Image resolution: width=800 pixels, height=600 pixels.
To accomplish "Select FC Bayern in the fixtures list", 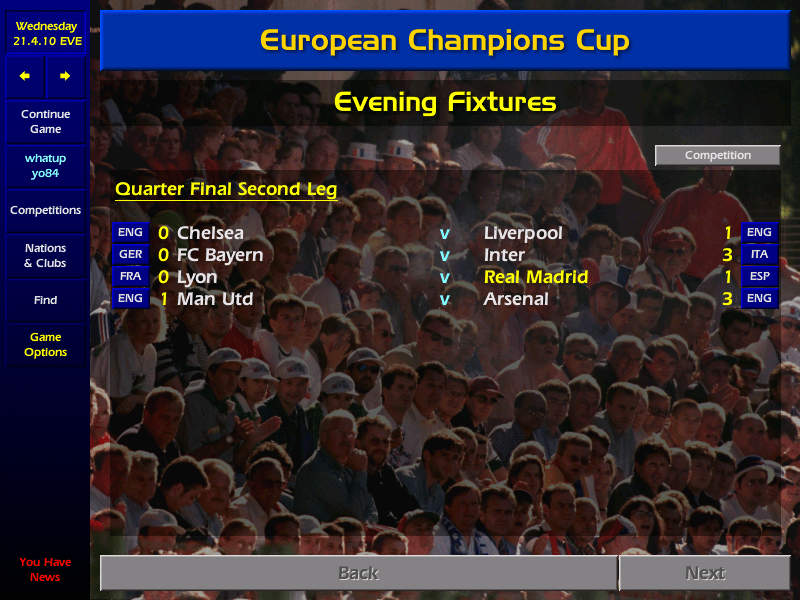I will [220, 255].
